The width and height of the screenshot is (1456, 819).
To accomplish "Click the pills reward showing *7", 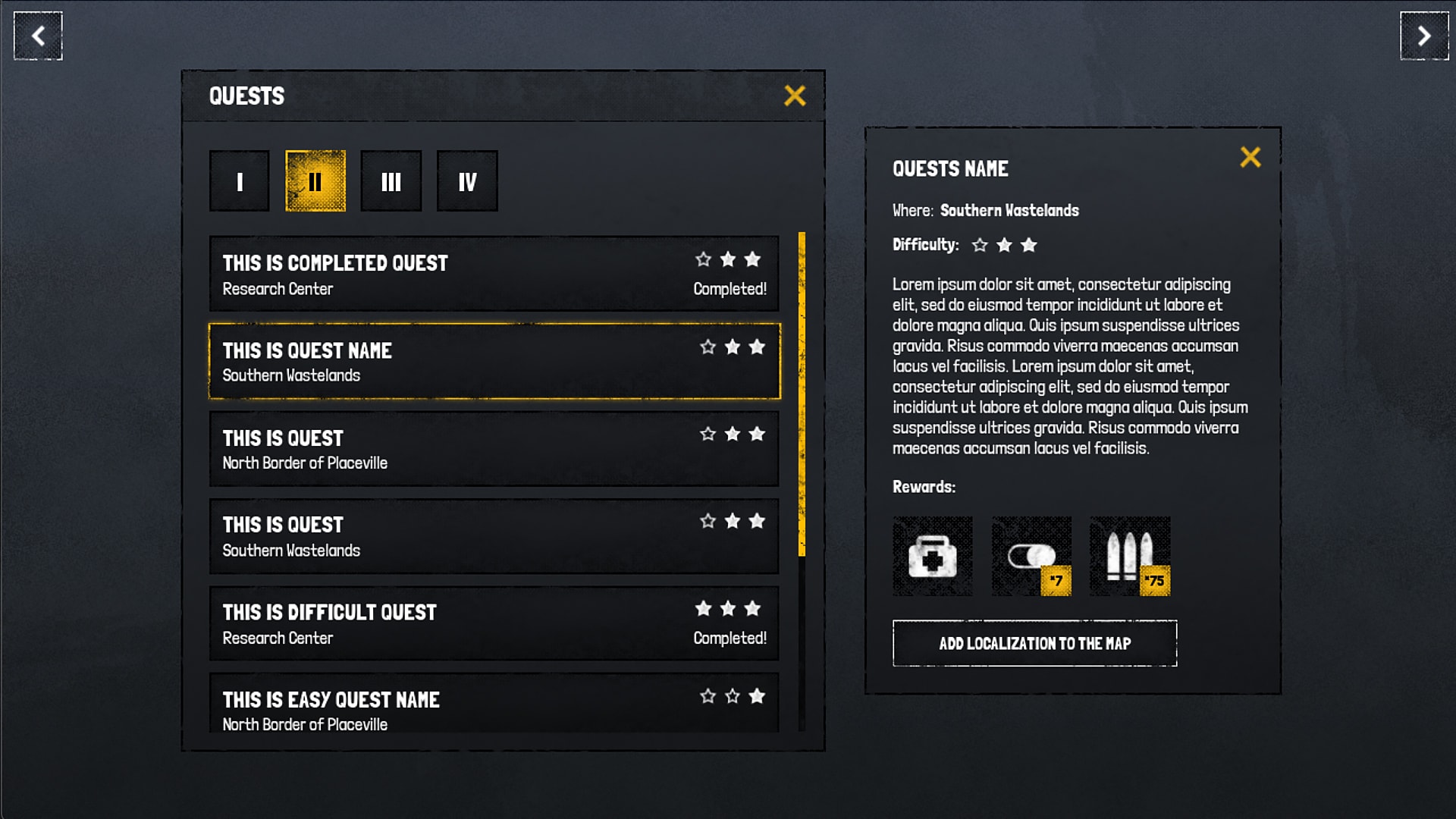I will 1031,556.
